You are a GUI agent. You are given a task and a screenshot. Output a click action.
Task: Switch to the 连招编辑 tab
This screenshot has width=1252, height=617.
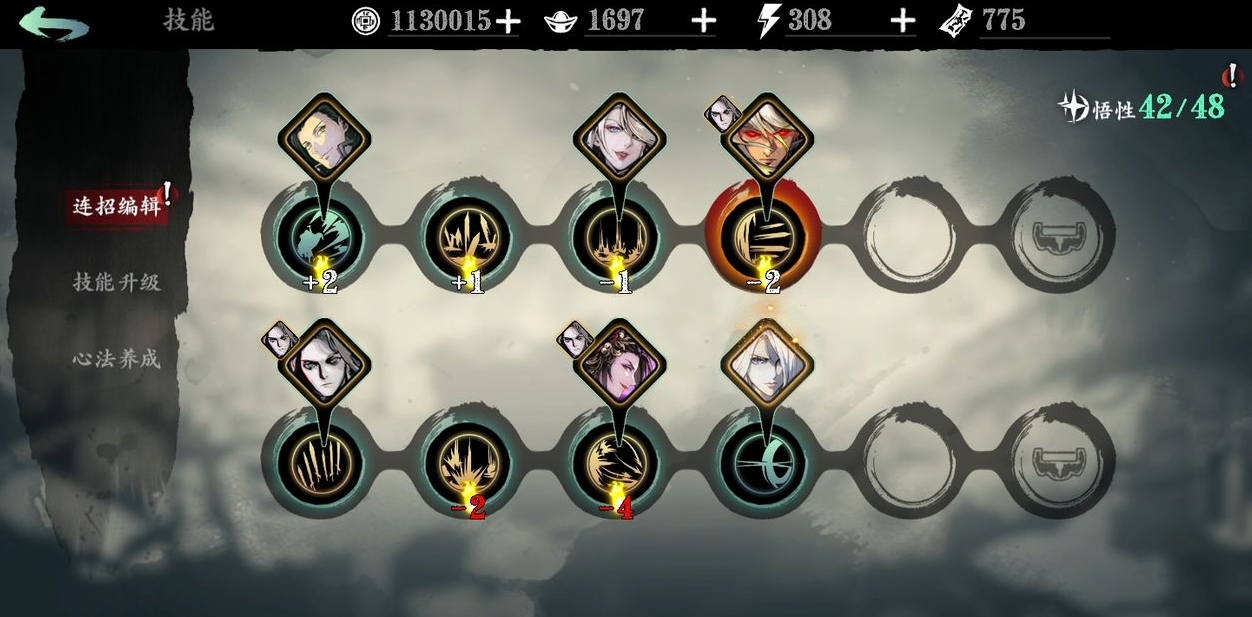(x=117, y=206)
